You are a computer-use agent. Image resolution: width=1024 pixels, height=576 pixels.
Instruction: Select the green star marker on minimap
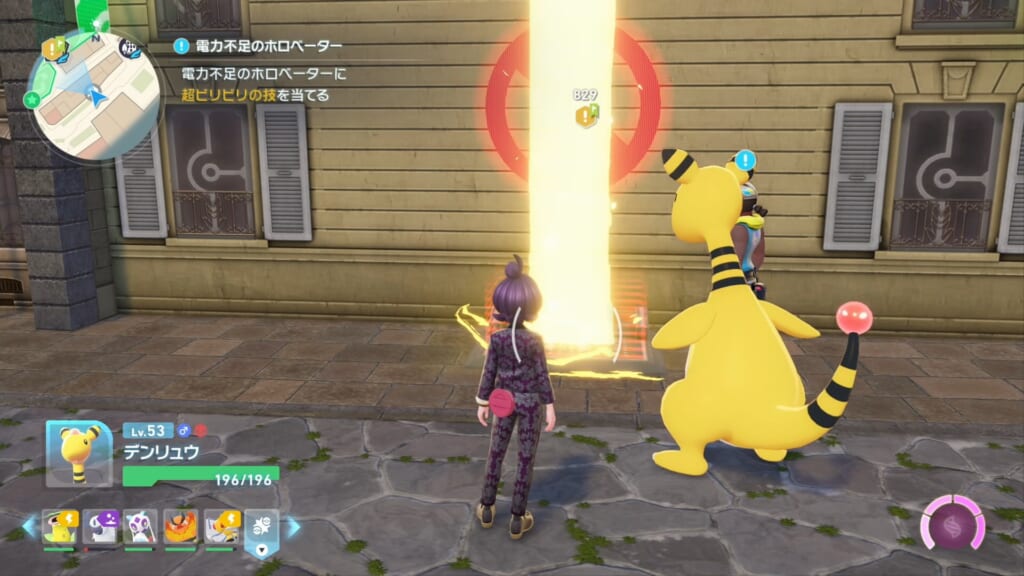(34, 100)
